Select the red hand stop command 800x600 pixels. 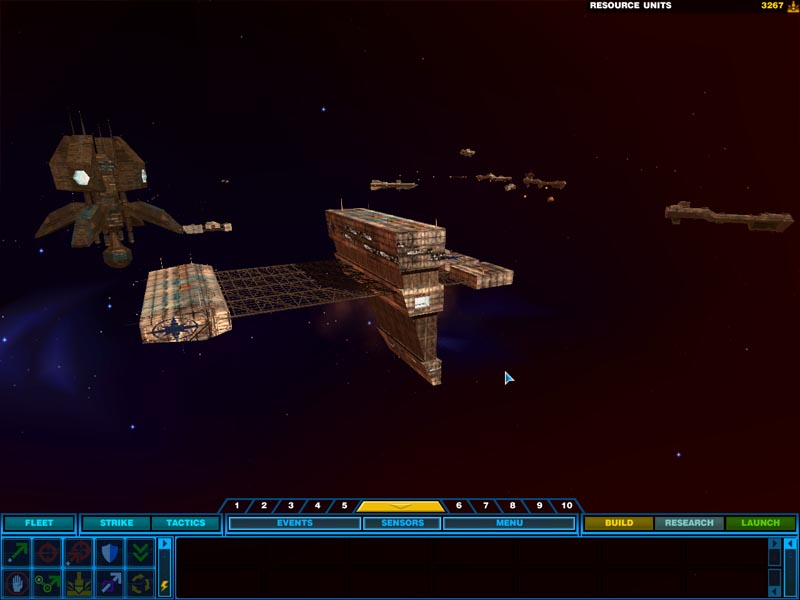click(17, 582)
